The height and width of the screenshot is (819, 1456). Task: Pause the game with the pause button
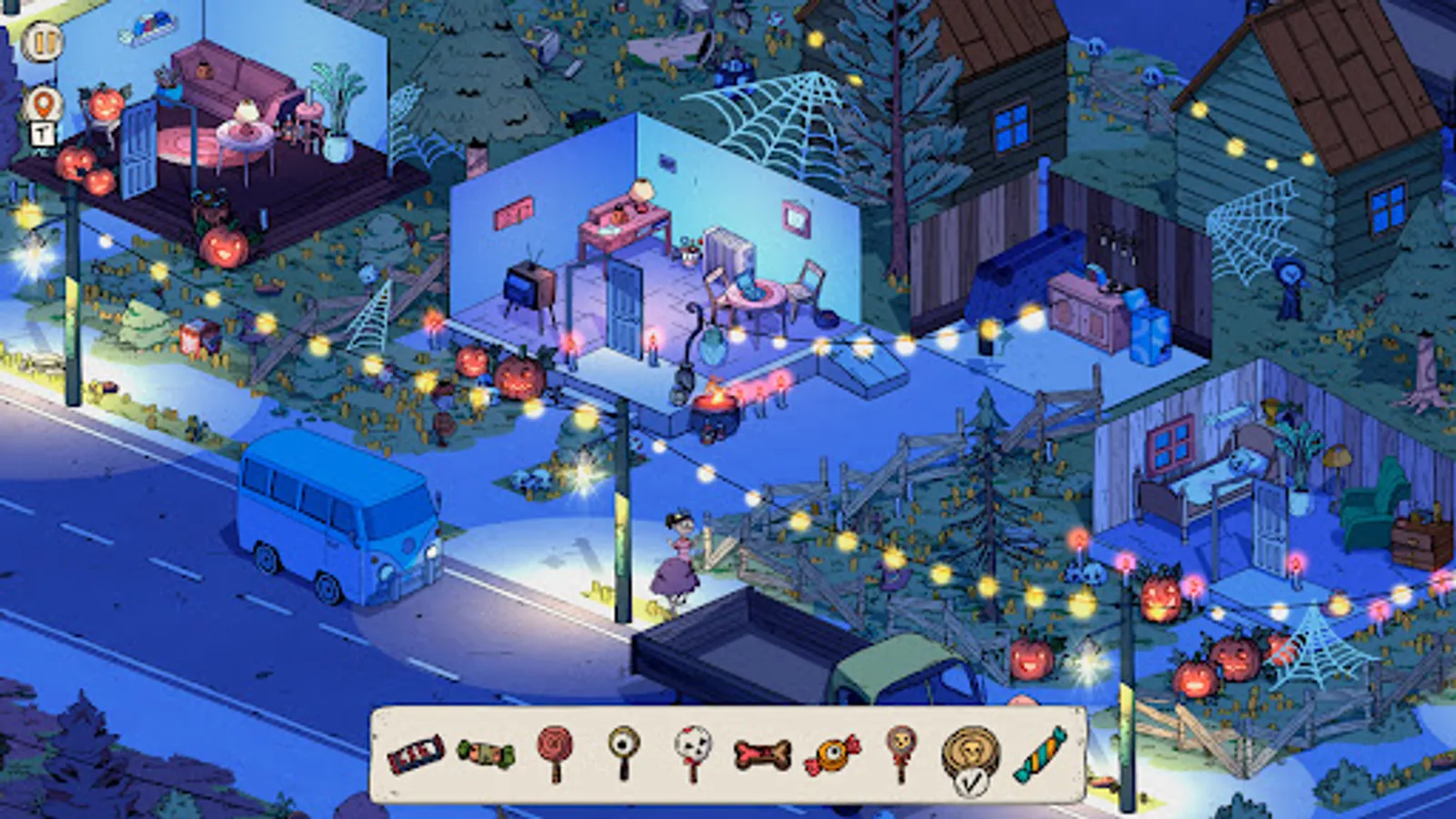(x=44, y=41)
